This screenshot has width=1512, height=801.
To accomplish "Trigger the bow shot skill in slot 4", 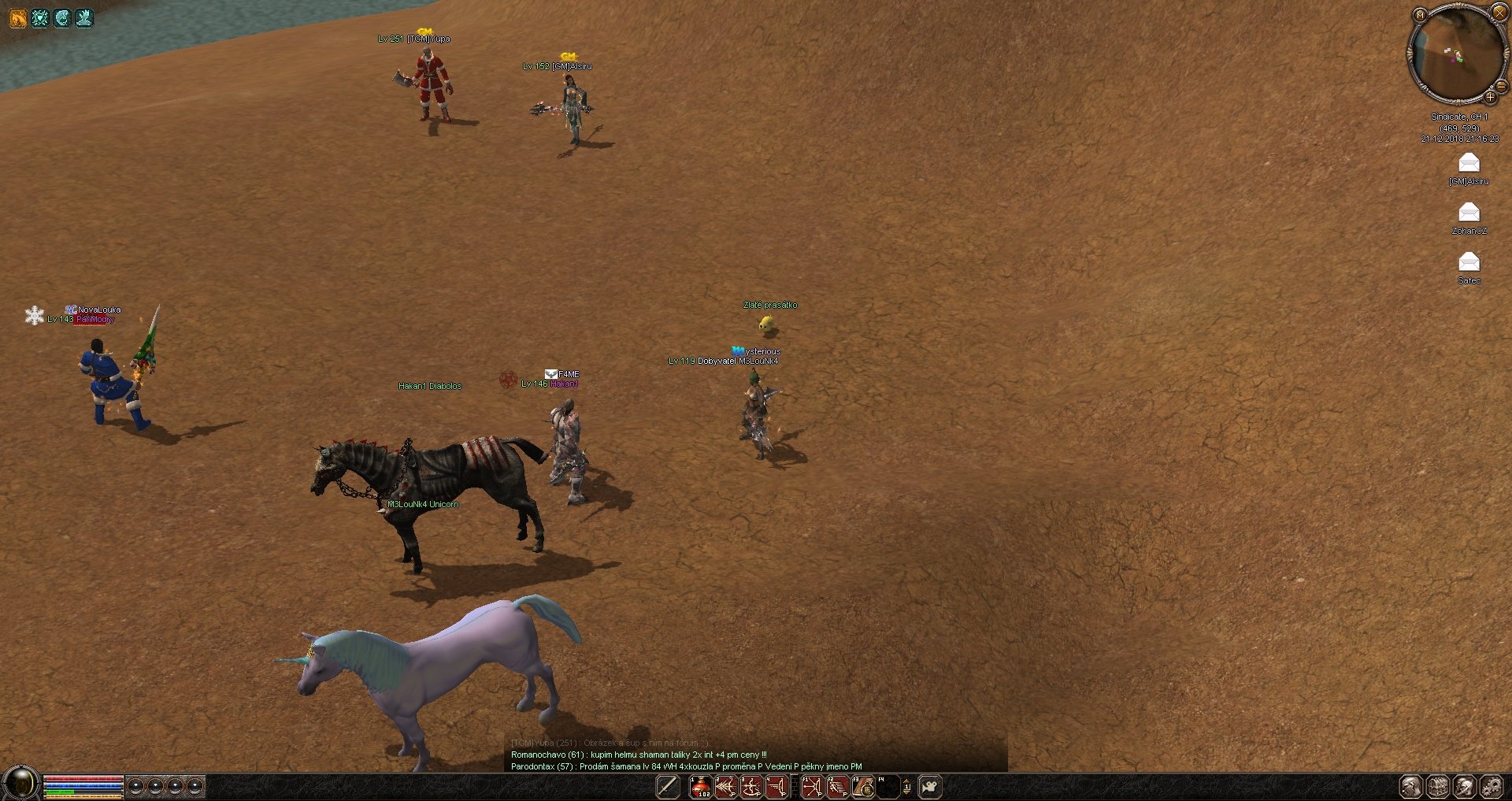I will coord(776,786).
